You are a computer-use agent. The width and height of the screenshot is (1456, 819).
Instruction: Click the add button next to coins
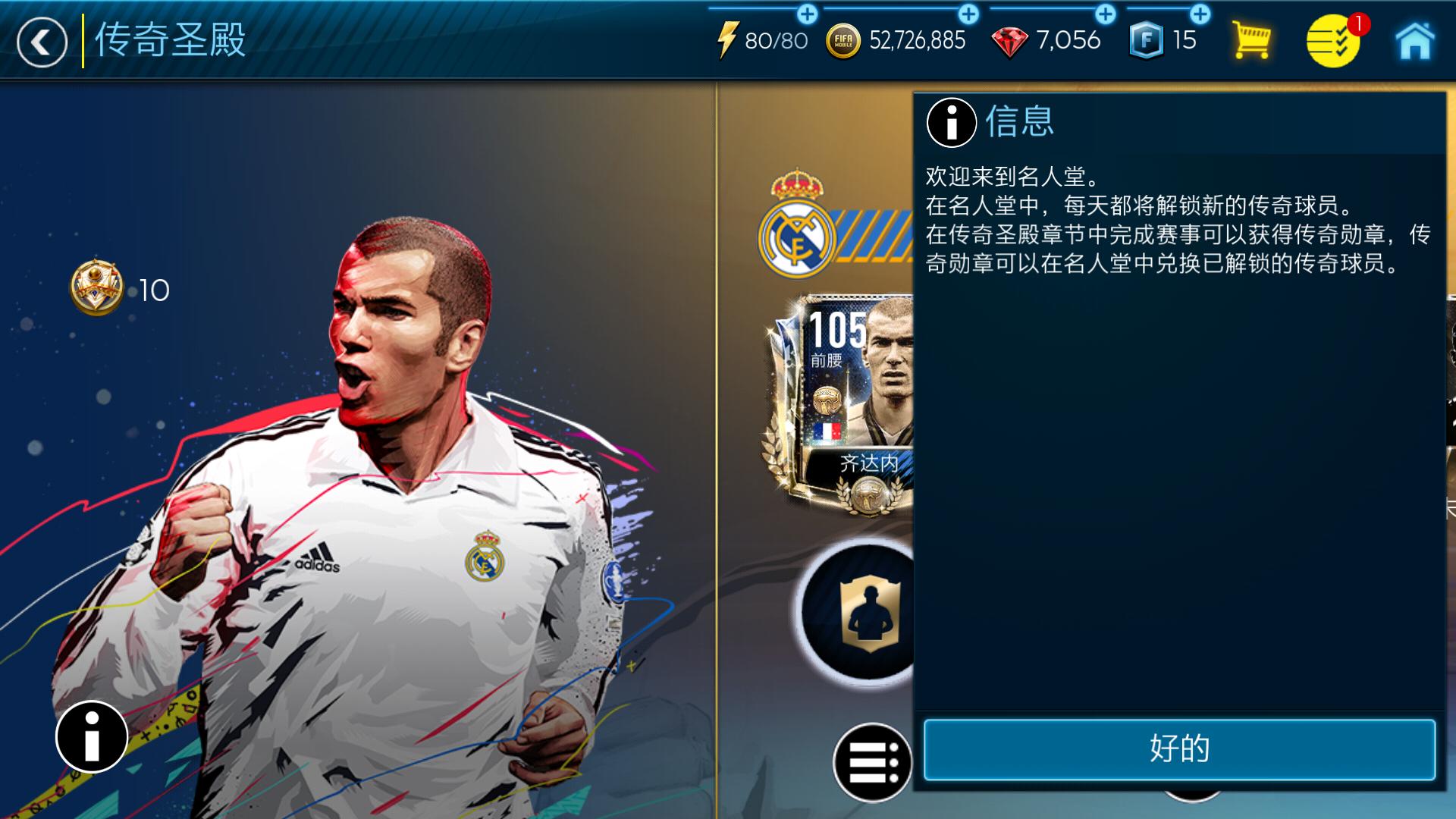coord(966,13)
